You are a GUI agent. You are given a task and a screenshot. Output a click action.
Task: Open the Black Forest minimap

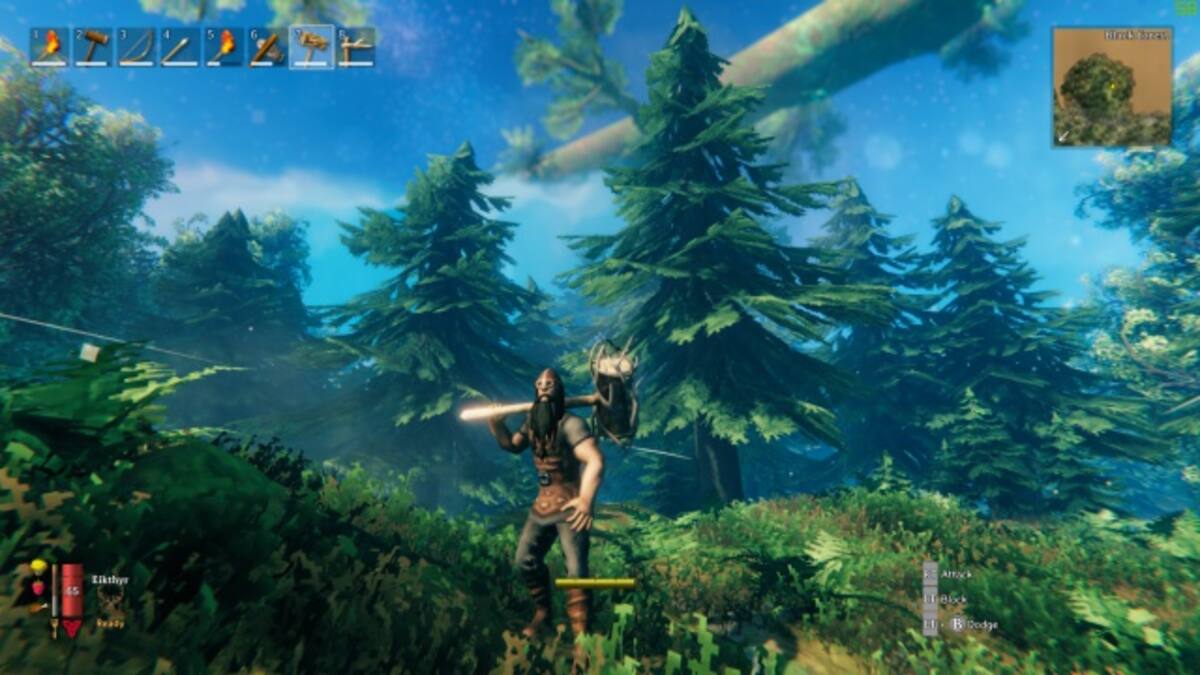(1111, 87)
